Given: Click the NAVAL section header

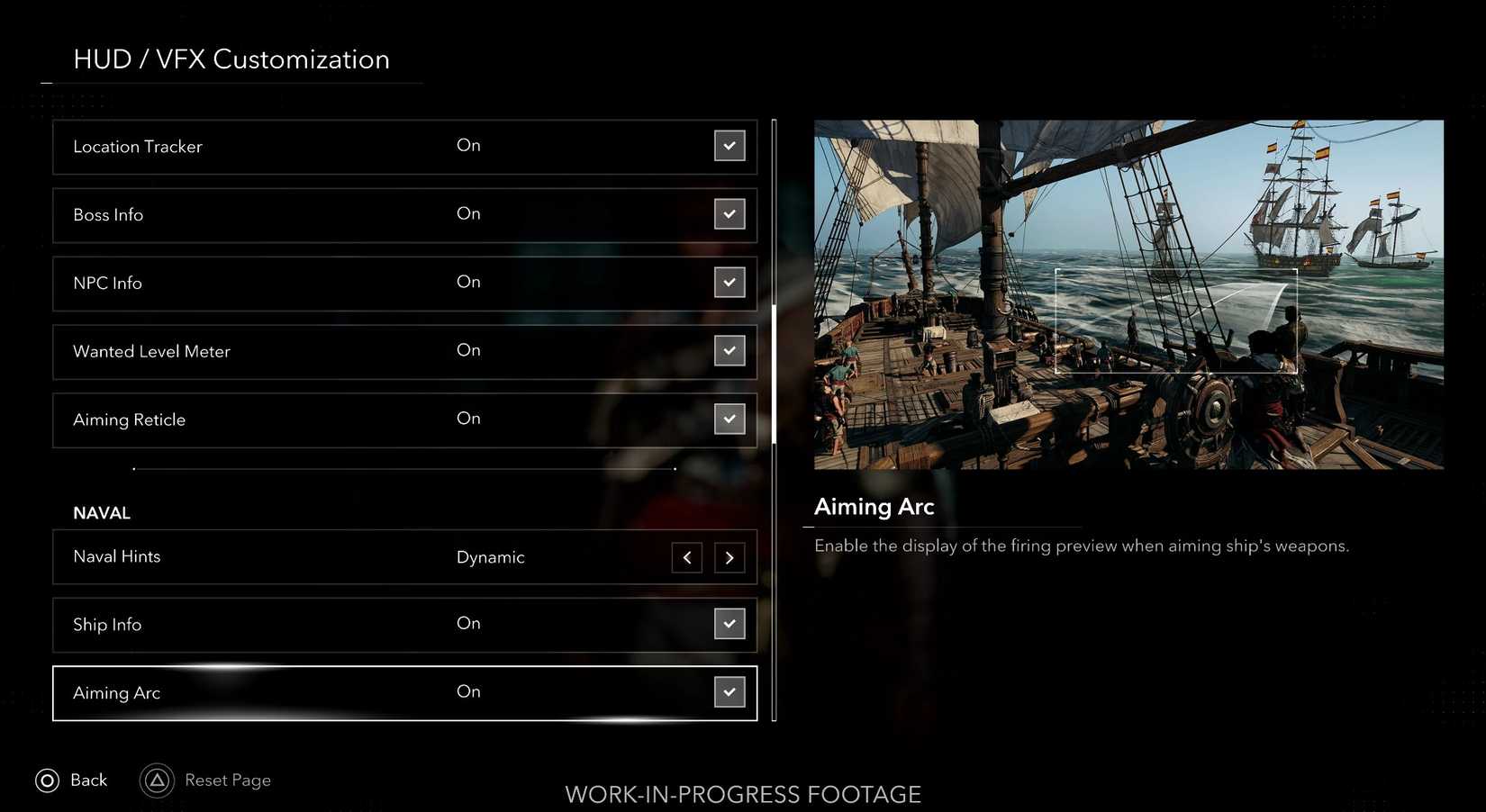Looking at the screenshot, I should [x=102, y=512].
